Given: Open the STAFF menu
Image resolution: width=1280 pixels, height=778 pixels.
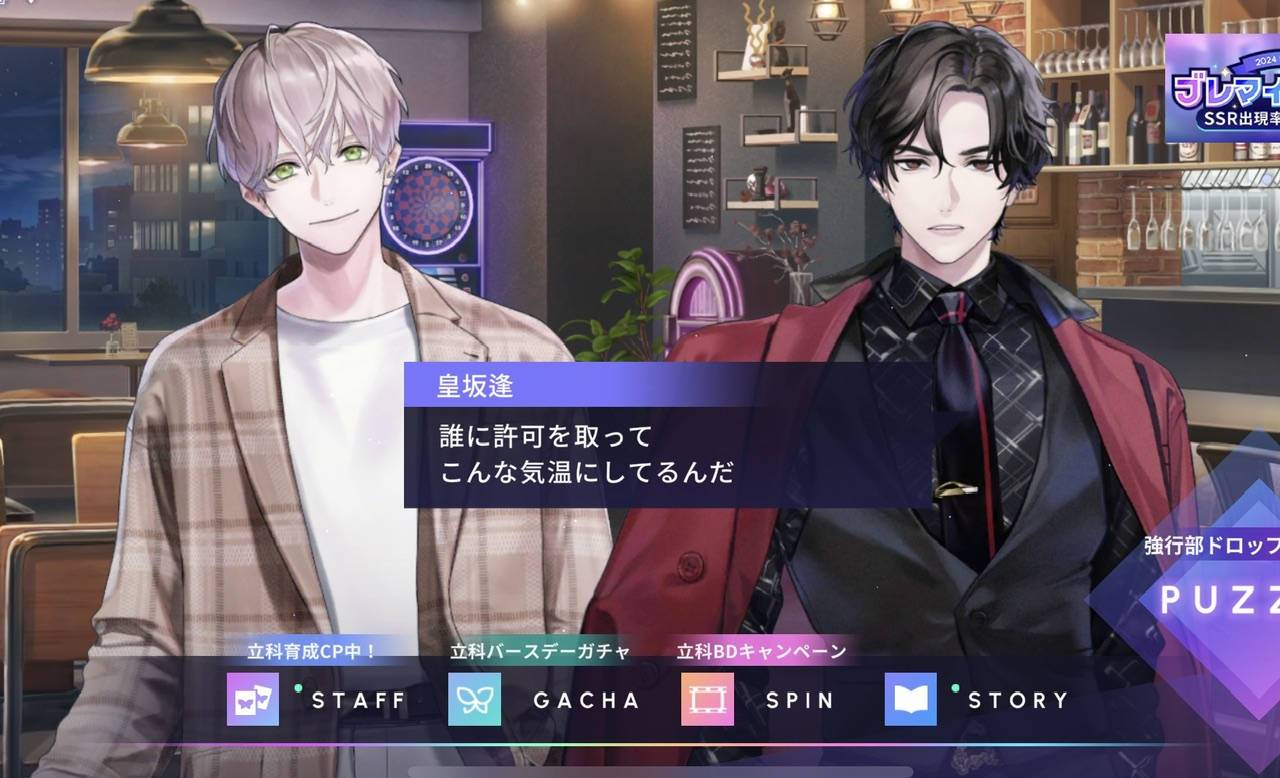Looking at the screenshot, I should [x=318, y=699].
